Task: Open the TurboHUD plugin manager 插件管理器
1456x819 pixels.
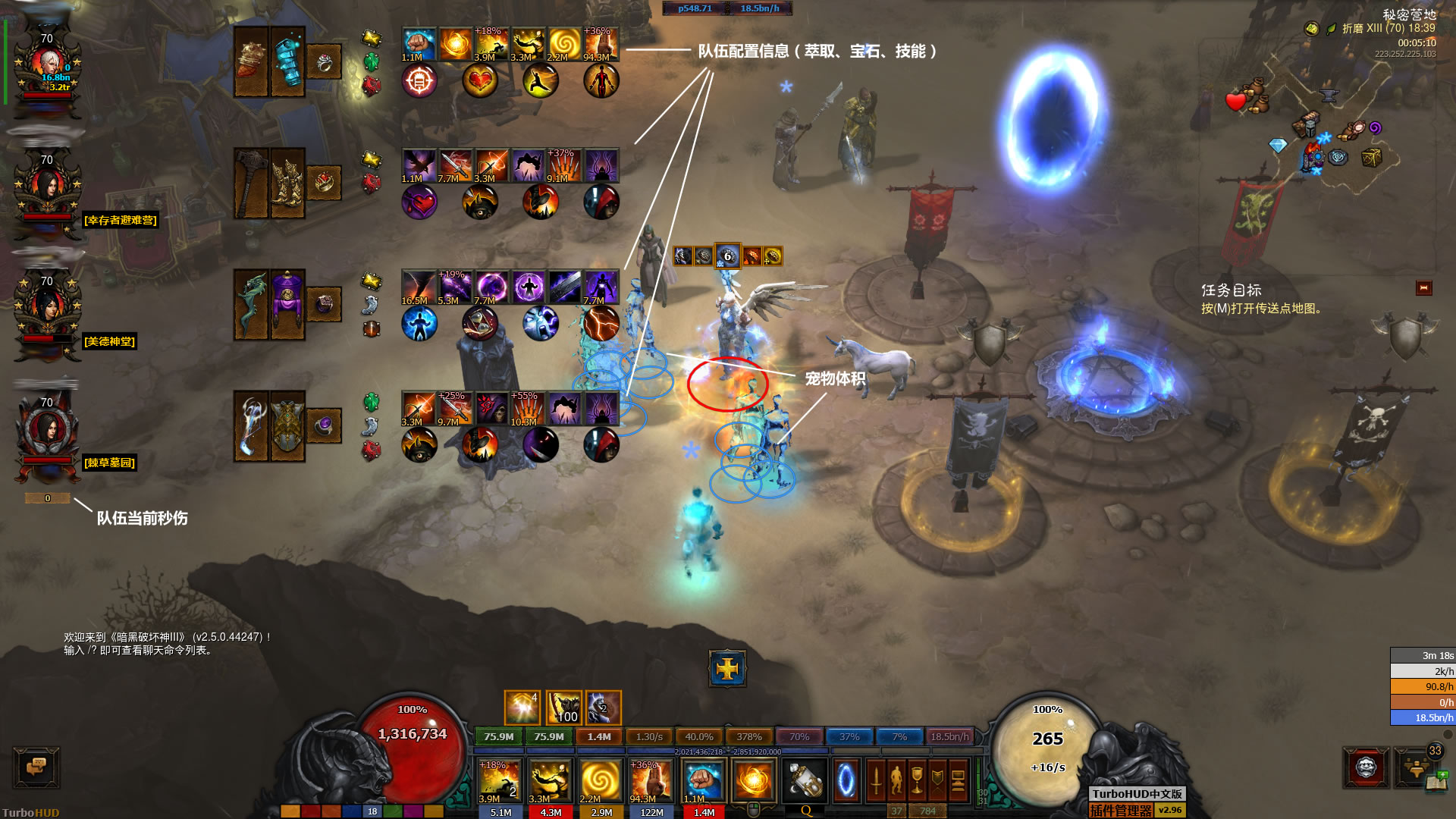Action: (x=1121, y=811)
